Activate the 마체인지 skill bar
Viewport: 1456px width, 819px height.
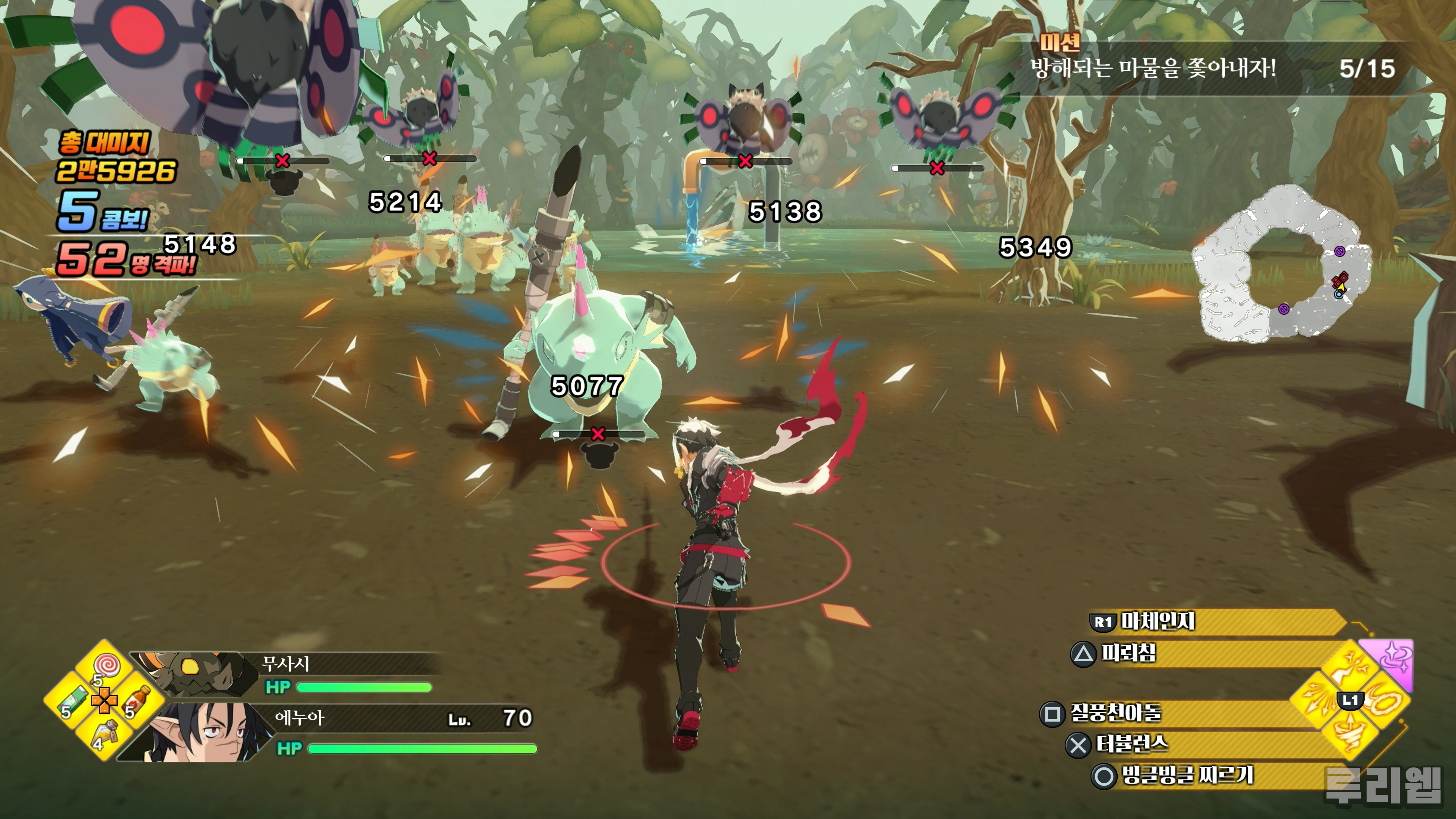click(1215, 622)
